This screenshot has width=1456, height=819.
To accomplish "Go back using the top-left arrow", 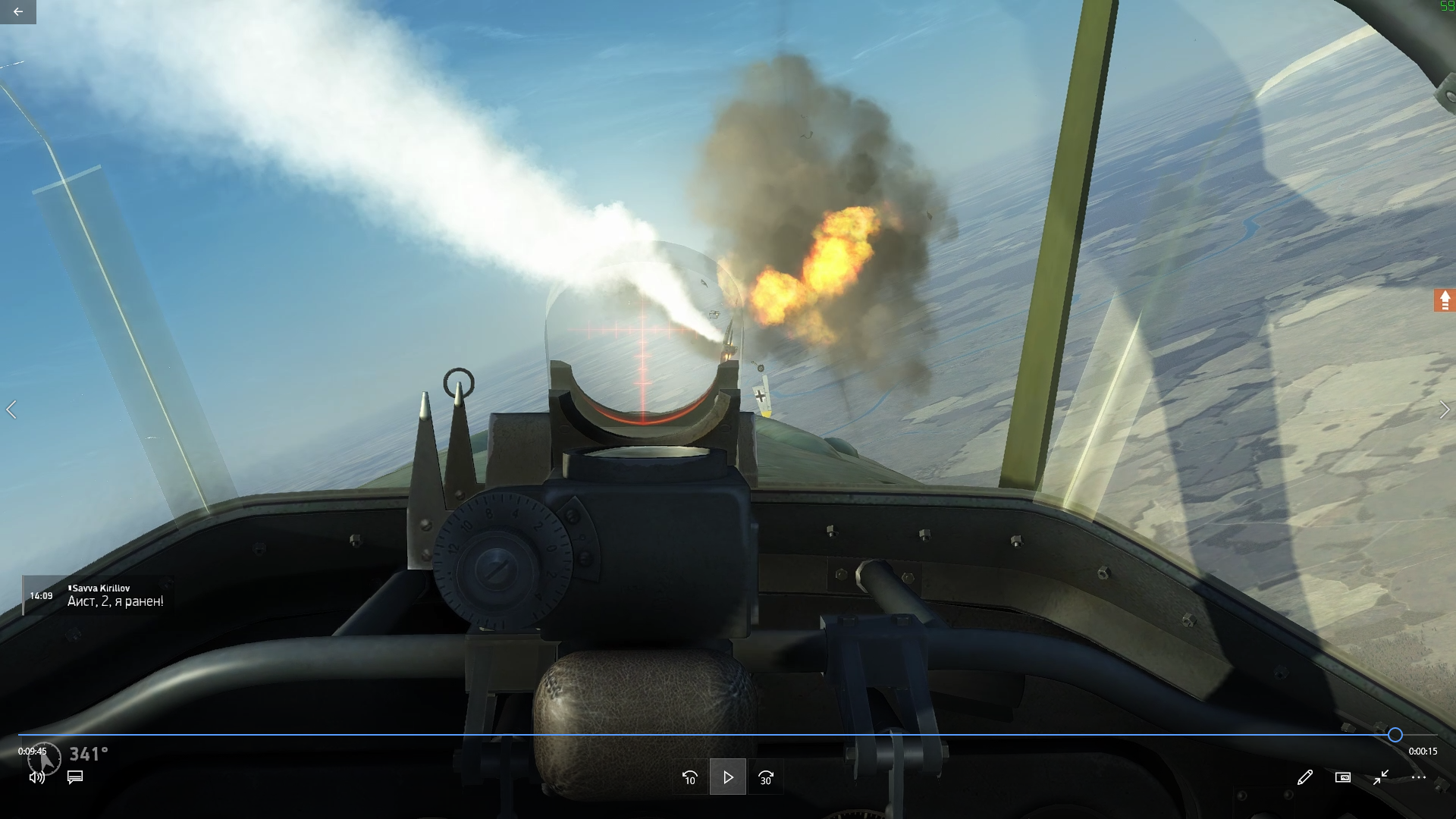I will tap(17, 11).
